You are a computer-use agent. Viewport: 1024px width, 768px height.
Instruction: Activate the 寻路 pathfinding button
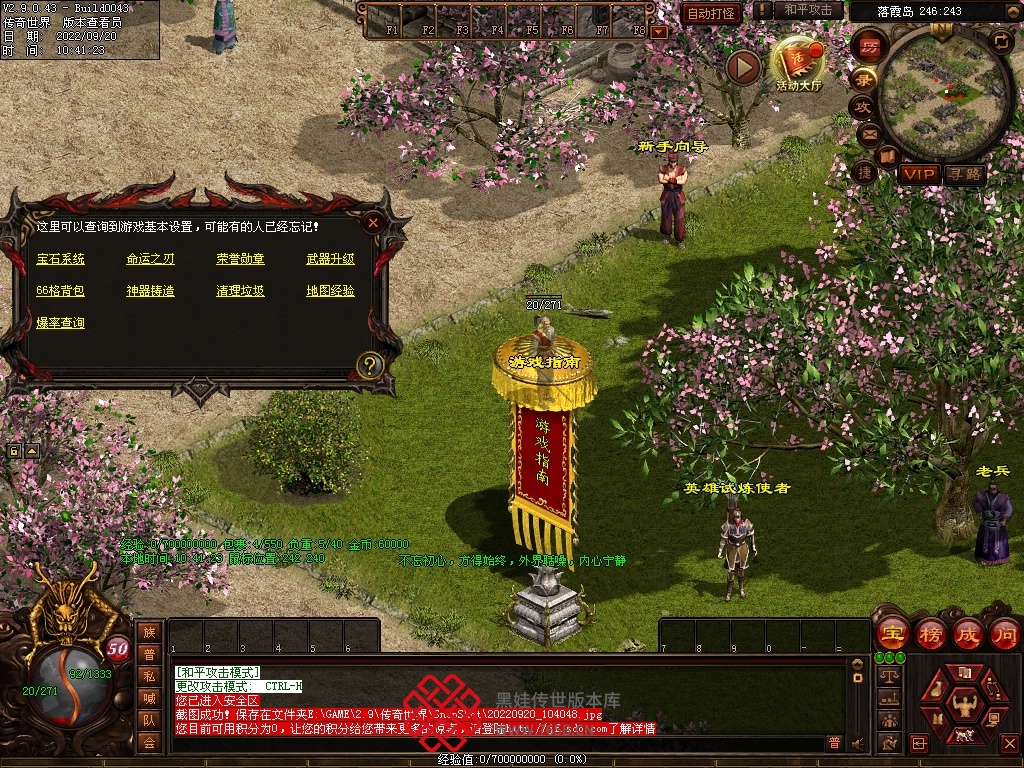pyautogui.click(x=964, y=174)
